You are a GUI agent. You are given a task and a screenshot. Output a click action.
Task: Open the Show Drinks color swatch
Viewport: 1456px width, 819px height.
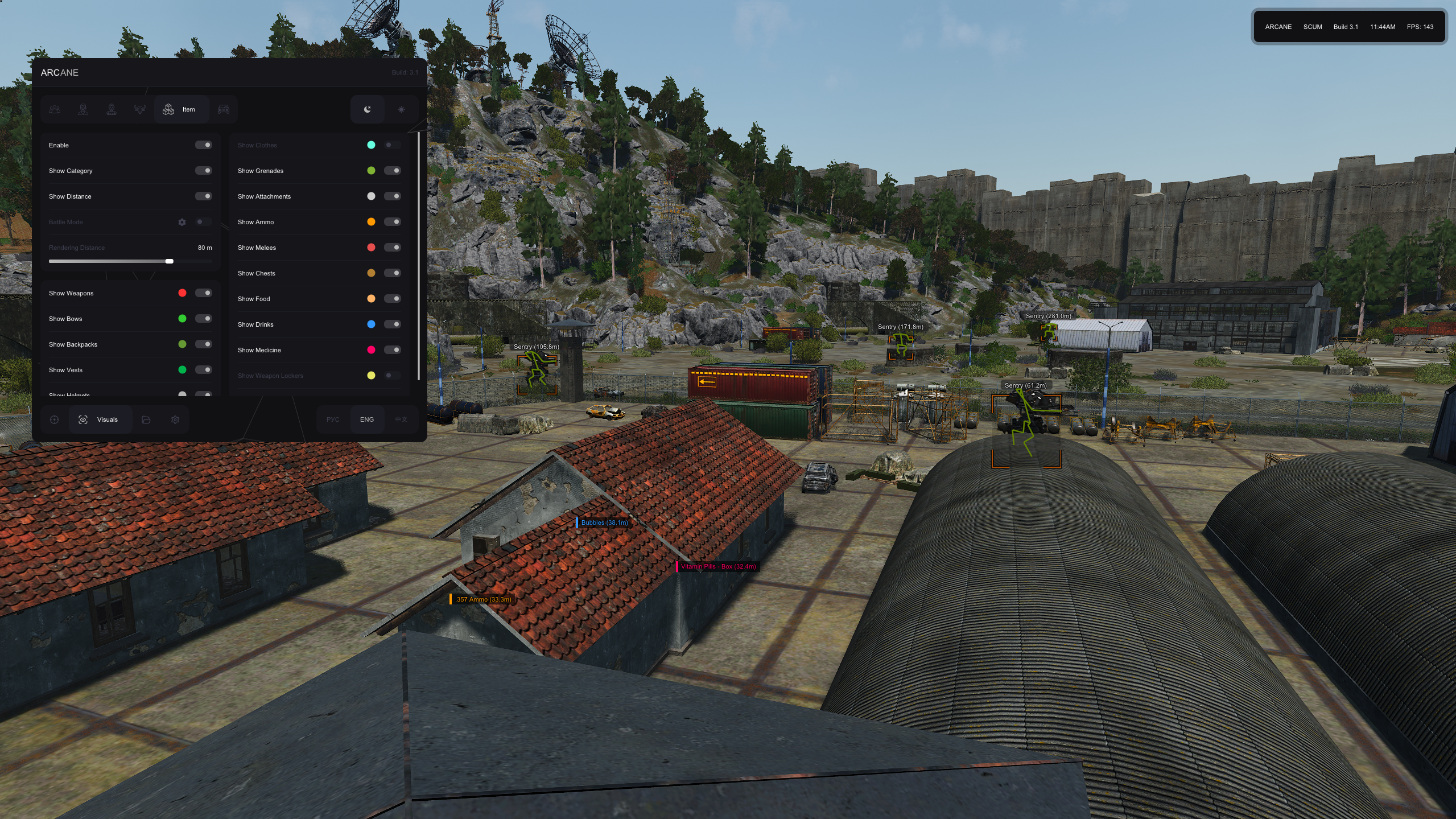point(371,324)
